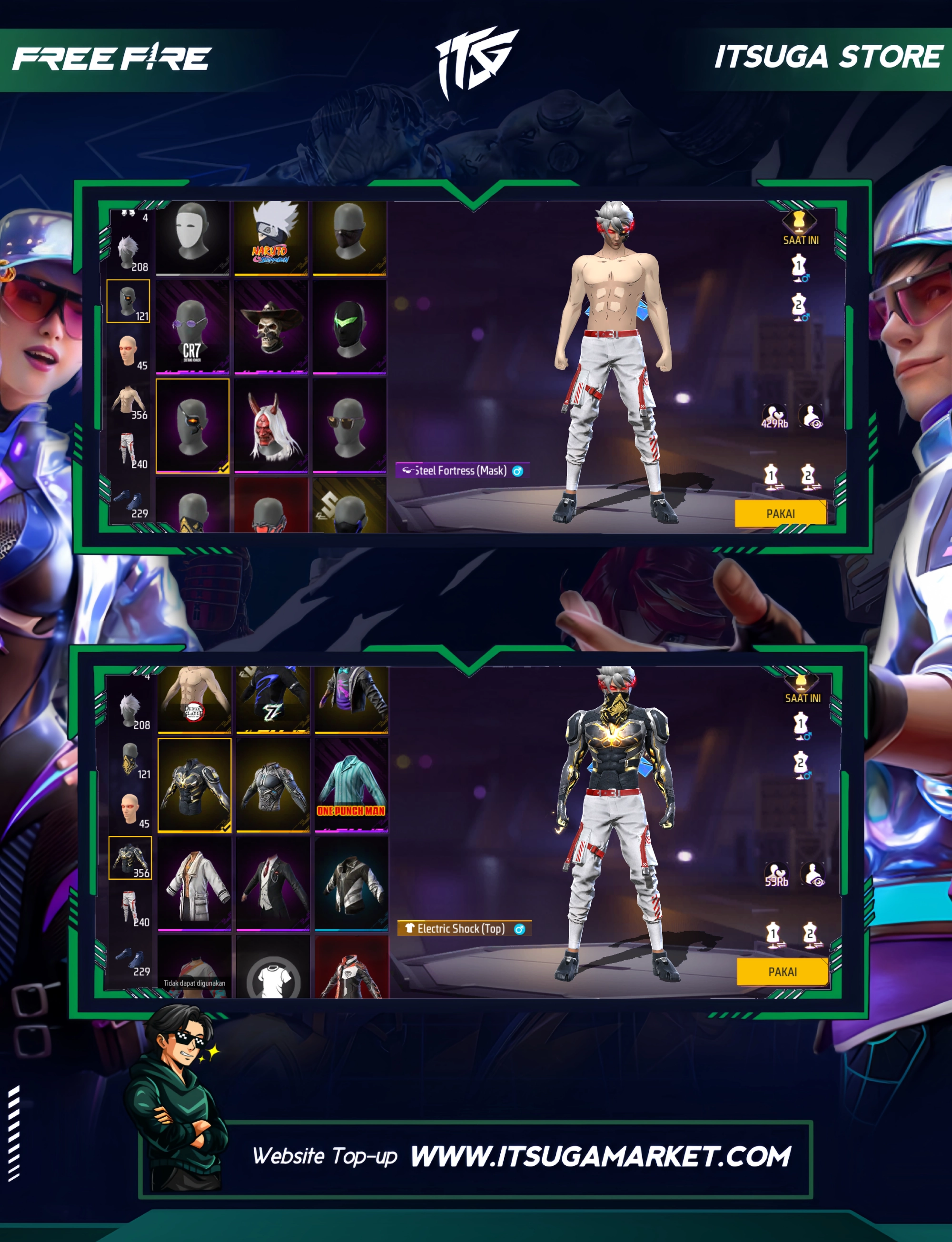Click the 429Rb likes icon

pos(774,416)
